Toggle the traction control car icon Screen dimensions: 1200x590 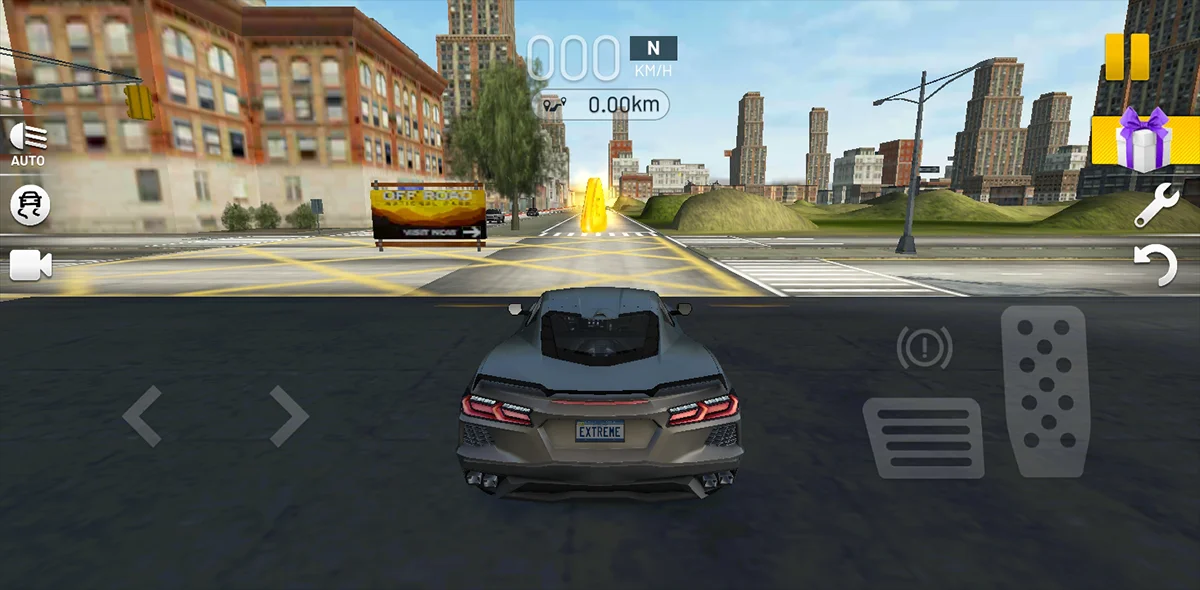pos(30,205)
